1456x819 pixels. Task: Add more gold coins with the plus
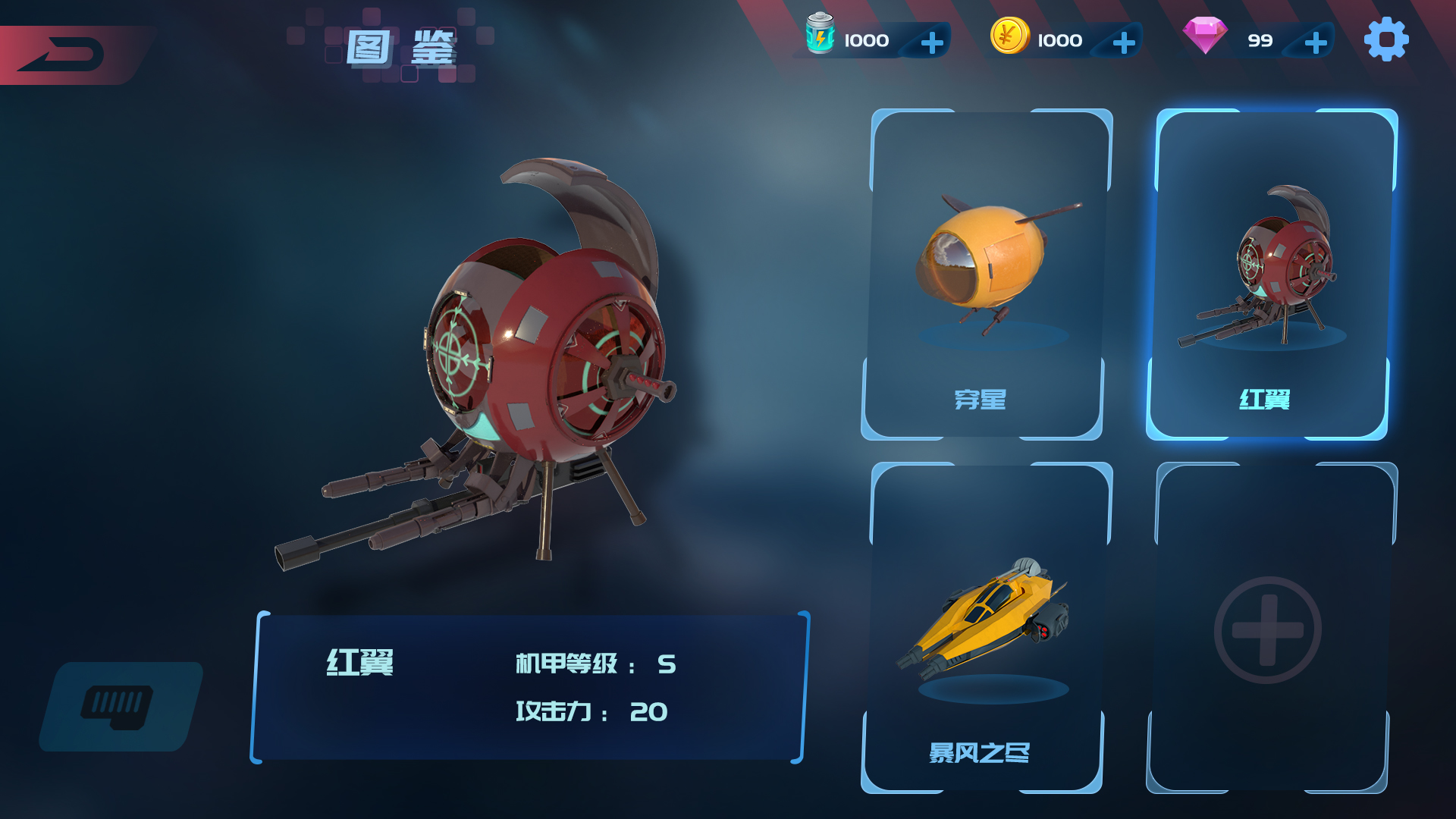[1124, 42]
